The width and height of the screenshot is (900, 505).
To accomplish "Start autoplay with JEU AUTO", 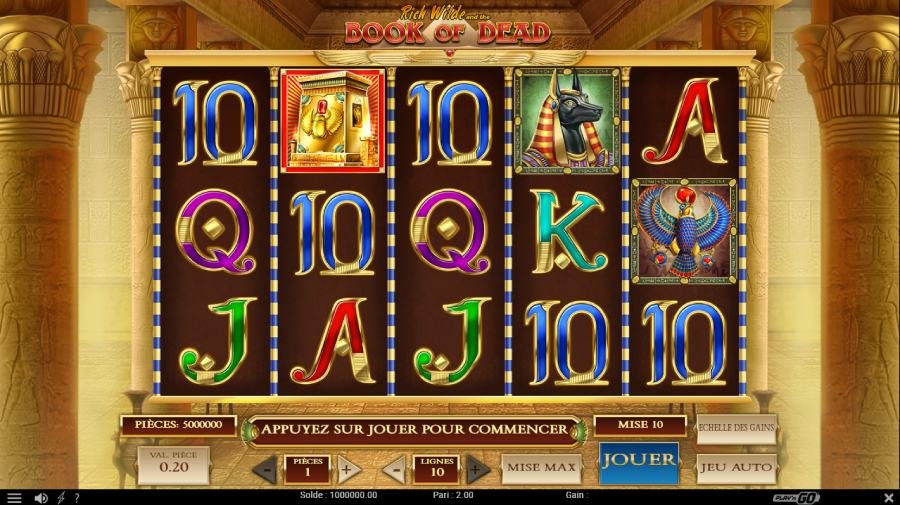I will click(x=736, y=467).
